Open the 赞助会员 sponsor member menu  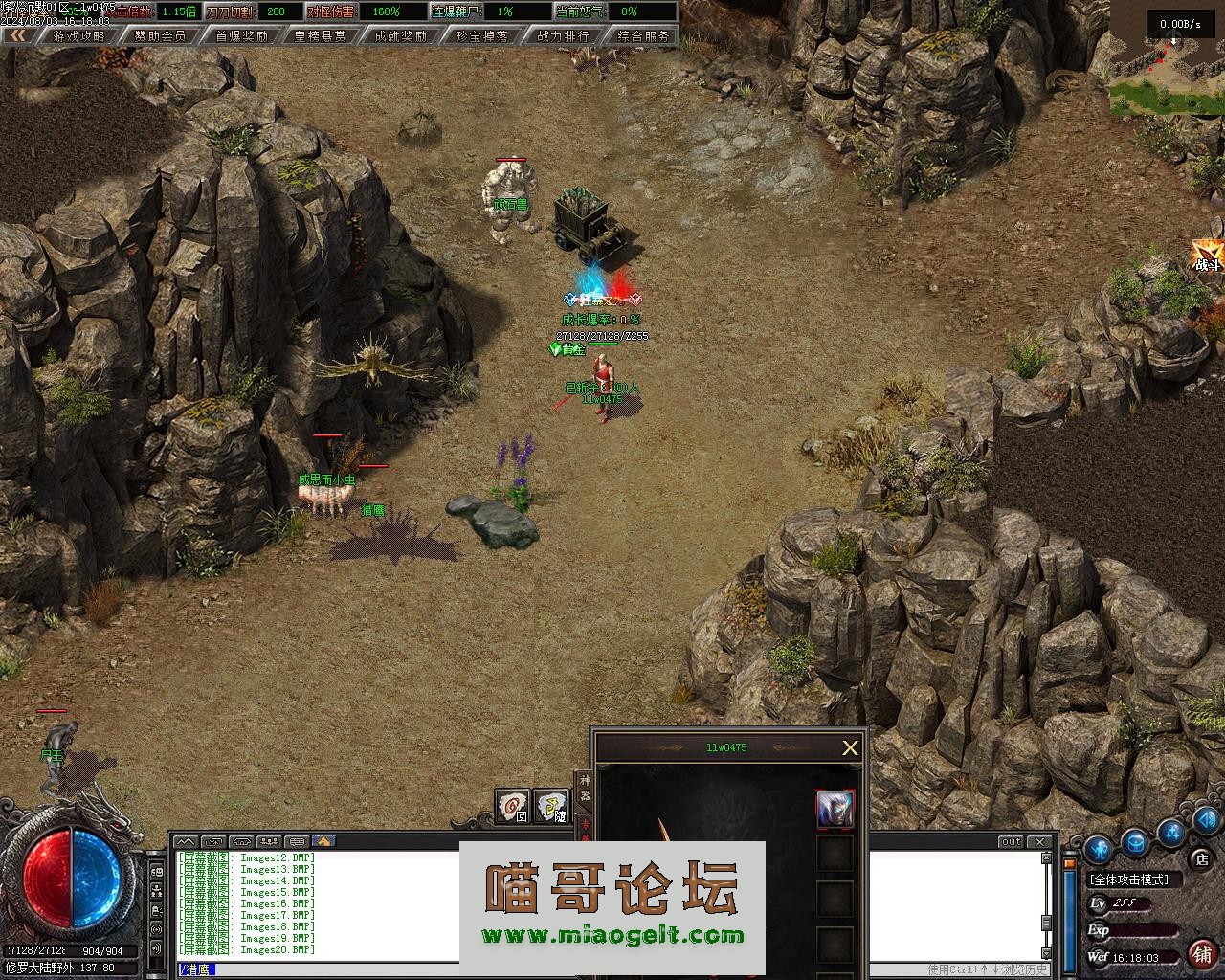pyautogui.click(x=160, y=35)
